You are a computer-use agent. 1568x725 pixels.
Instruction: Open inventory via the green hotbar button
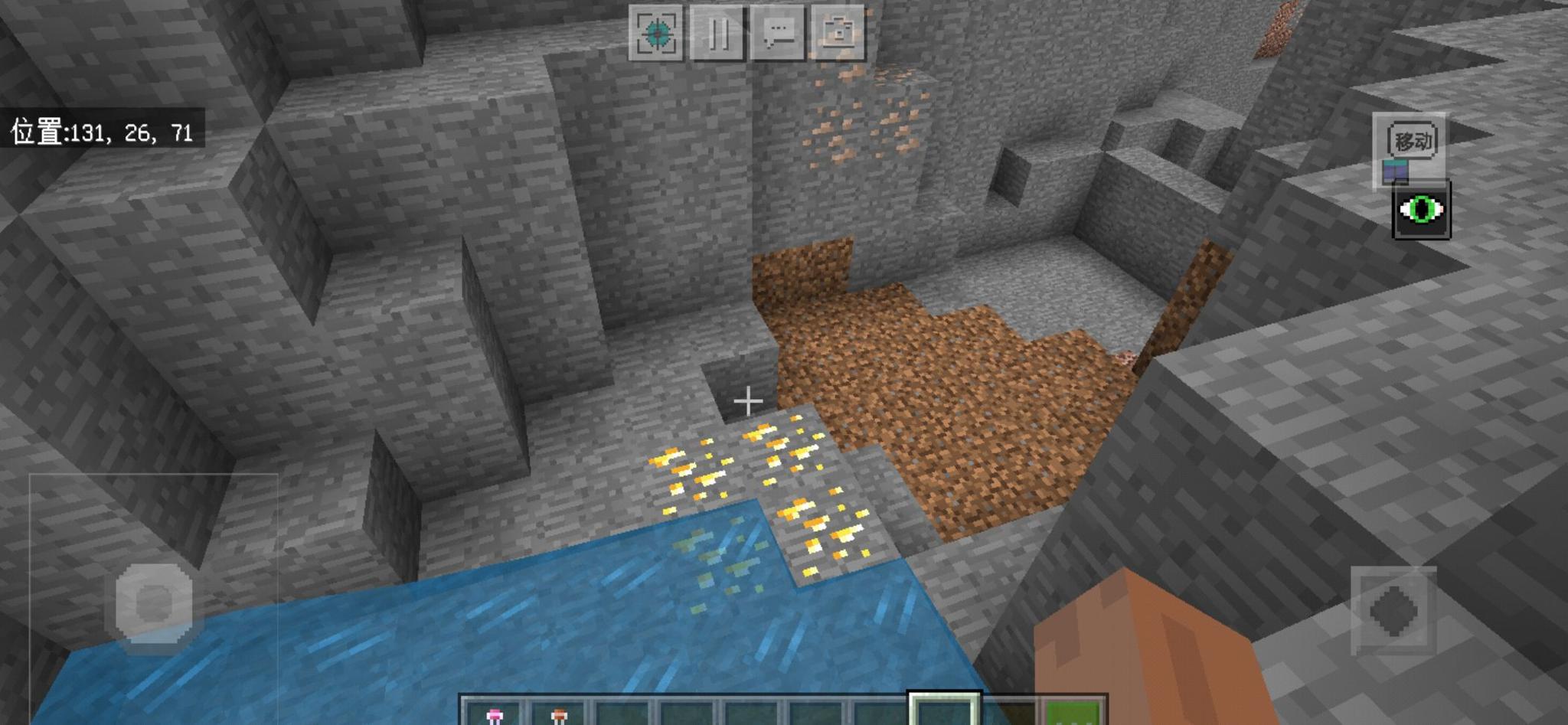[x=1074, y=714]
